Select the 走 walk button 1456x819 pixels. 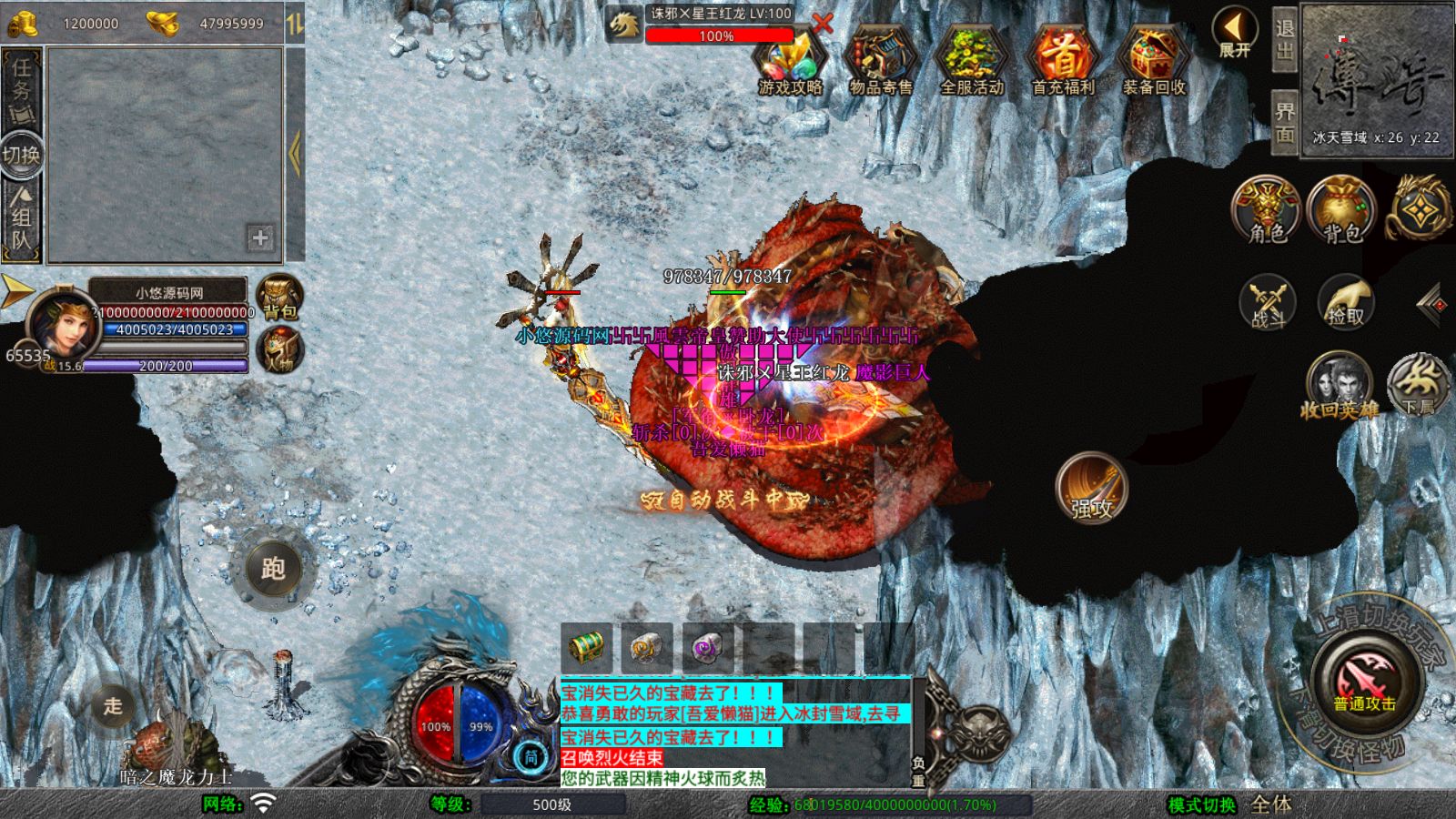(x=113, y=705)
